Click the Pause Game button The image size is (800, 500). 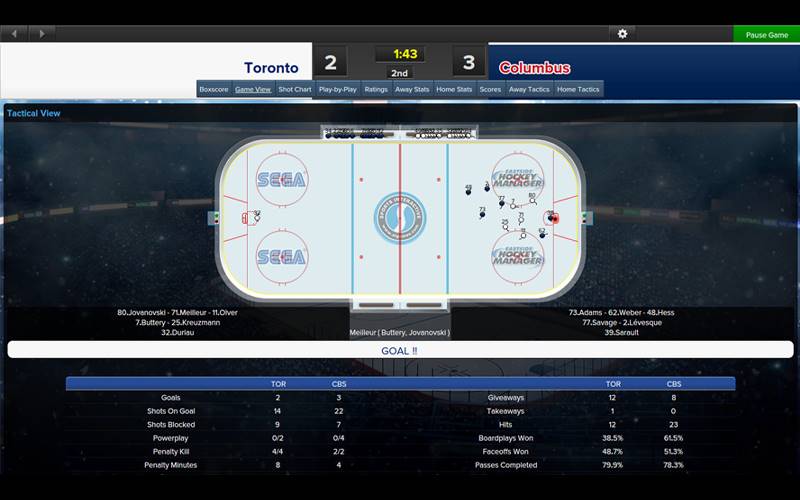767,34
